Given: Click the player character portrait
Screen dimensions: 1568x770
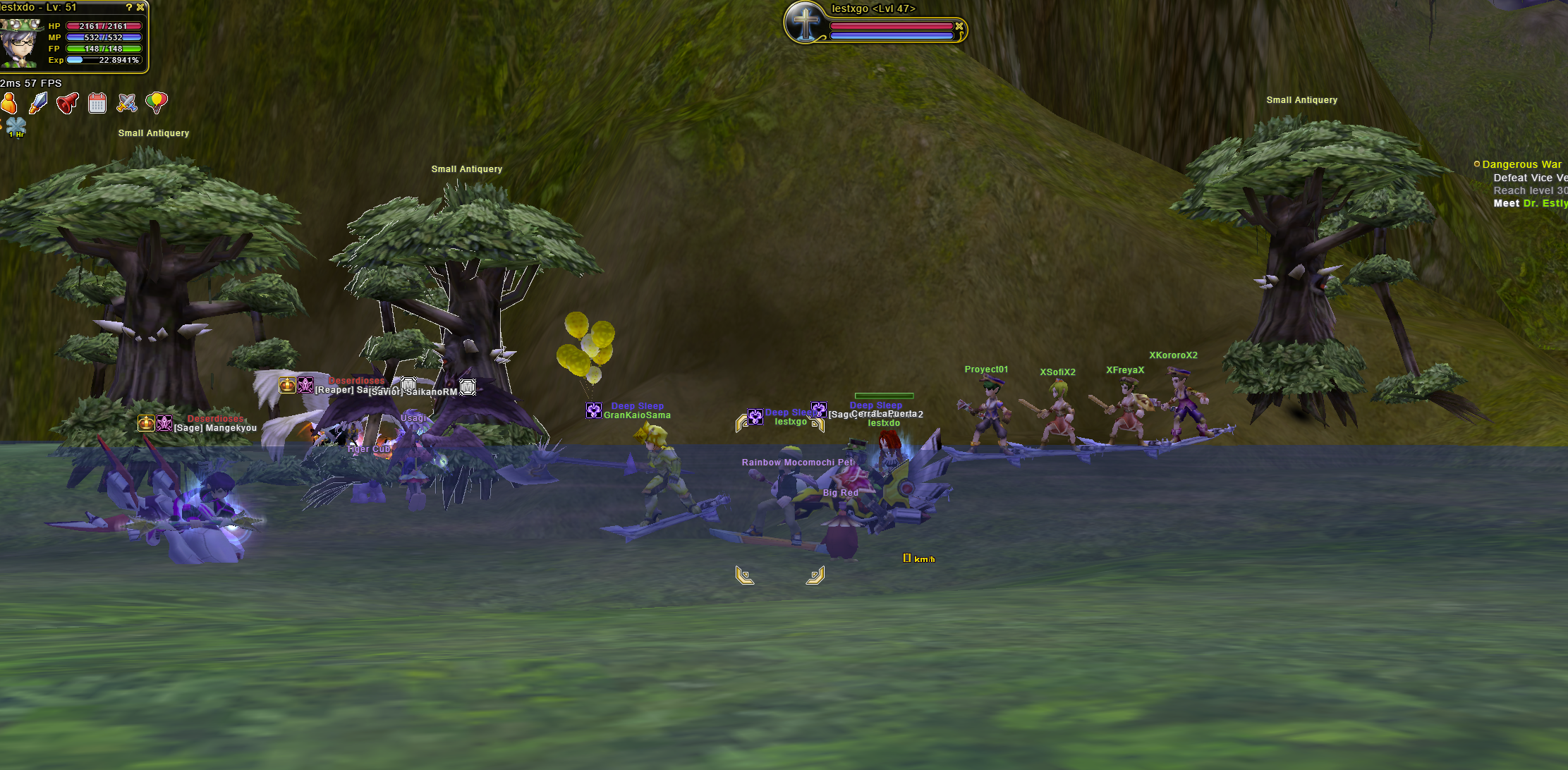Looking at the screenshot, I should pos(20,43).
